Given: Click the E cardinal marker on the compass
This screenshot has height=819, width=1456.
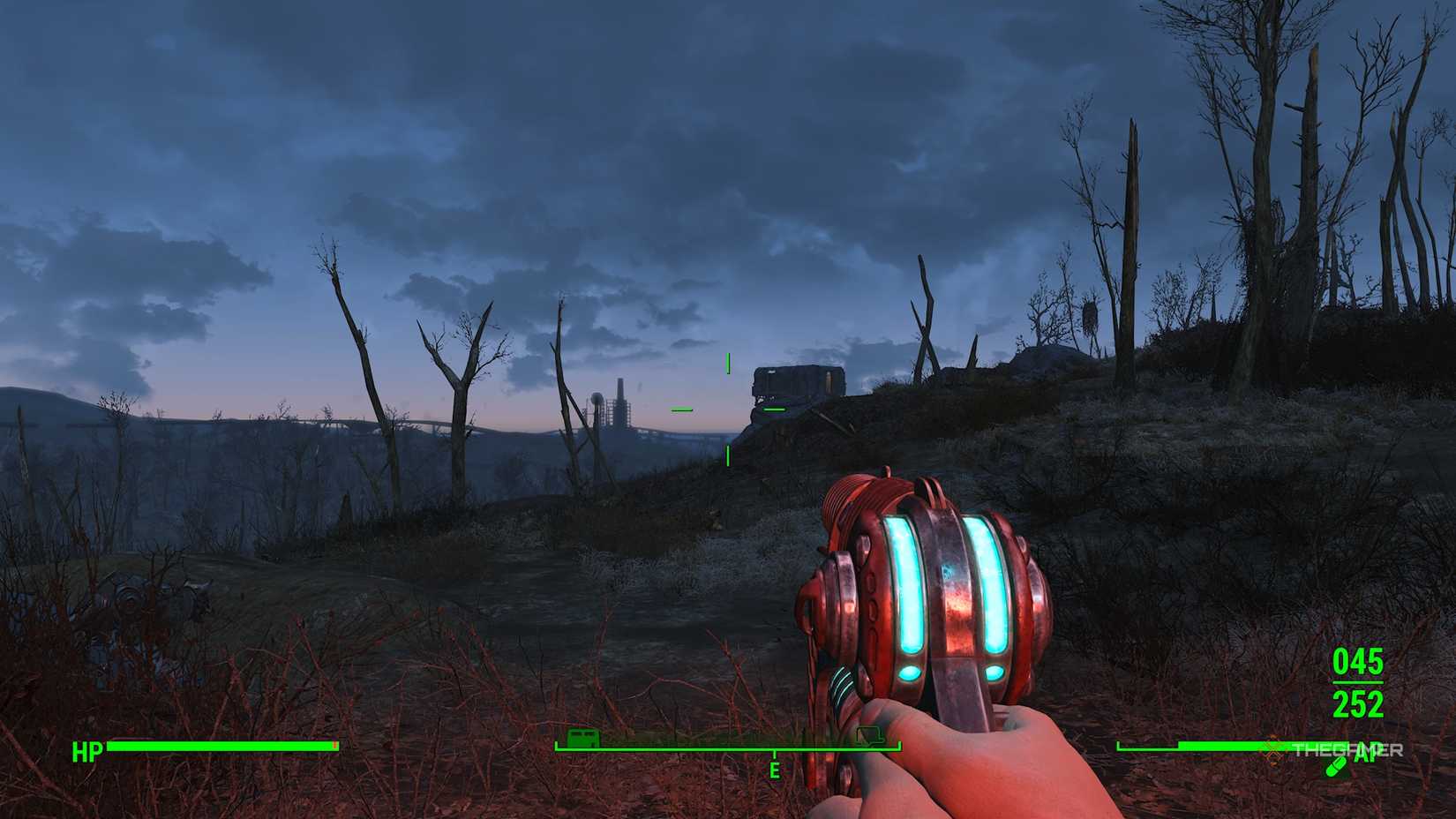Looking at the screenshot, I should click(774, 768).
